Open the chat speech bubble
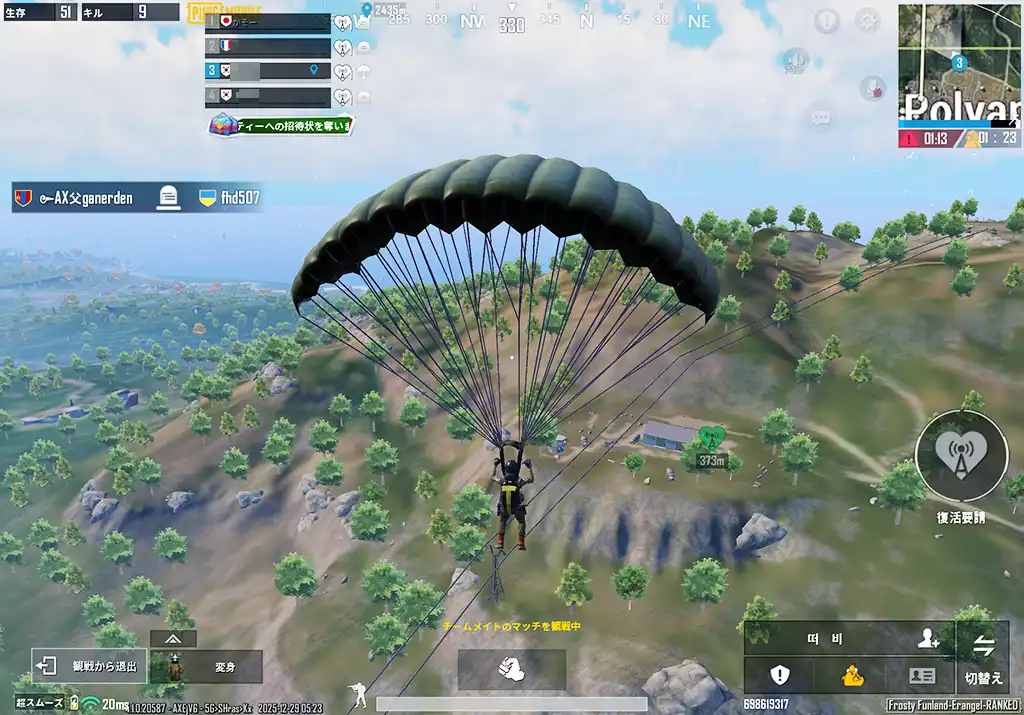This screenshot has height=715, width=1024. click(x=821, y=119)
